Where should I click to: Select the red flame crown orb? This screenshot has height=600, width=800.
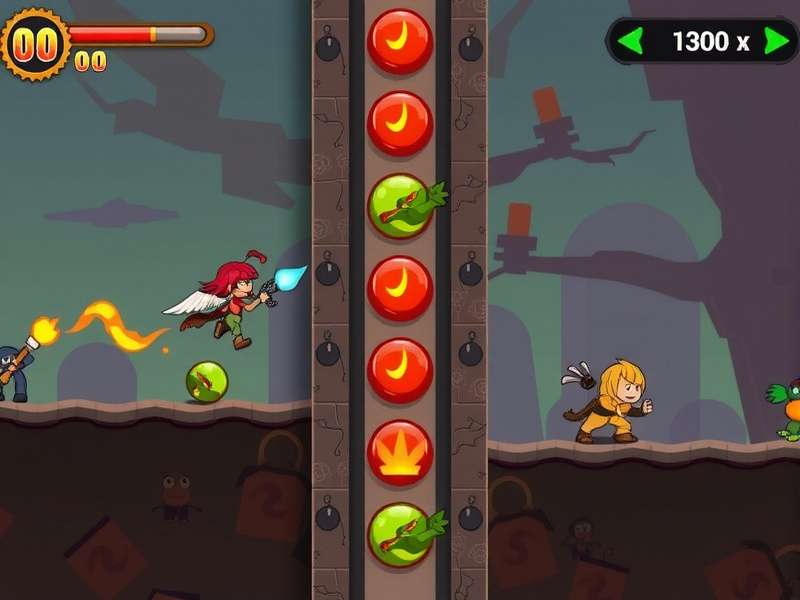pos(400,452)
